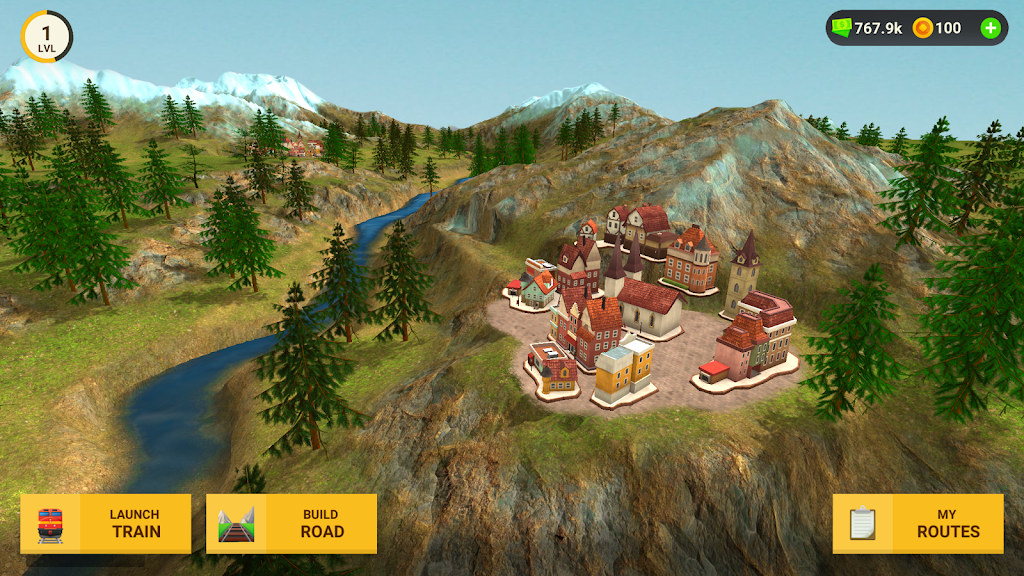This screenshot has height=576, width=1024.
Task: Open the My Routes list
Action: pyautogui.click(x=917, y=523)
